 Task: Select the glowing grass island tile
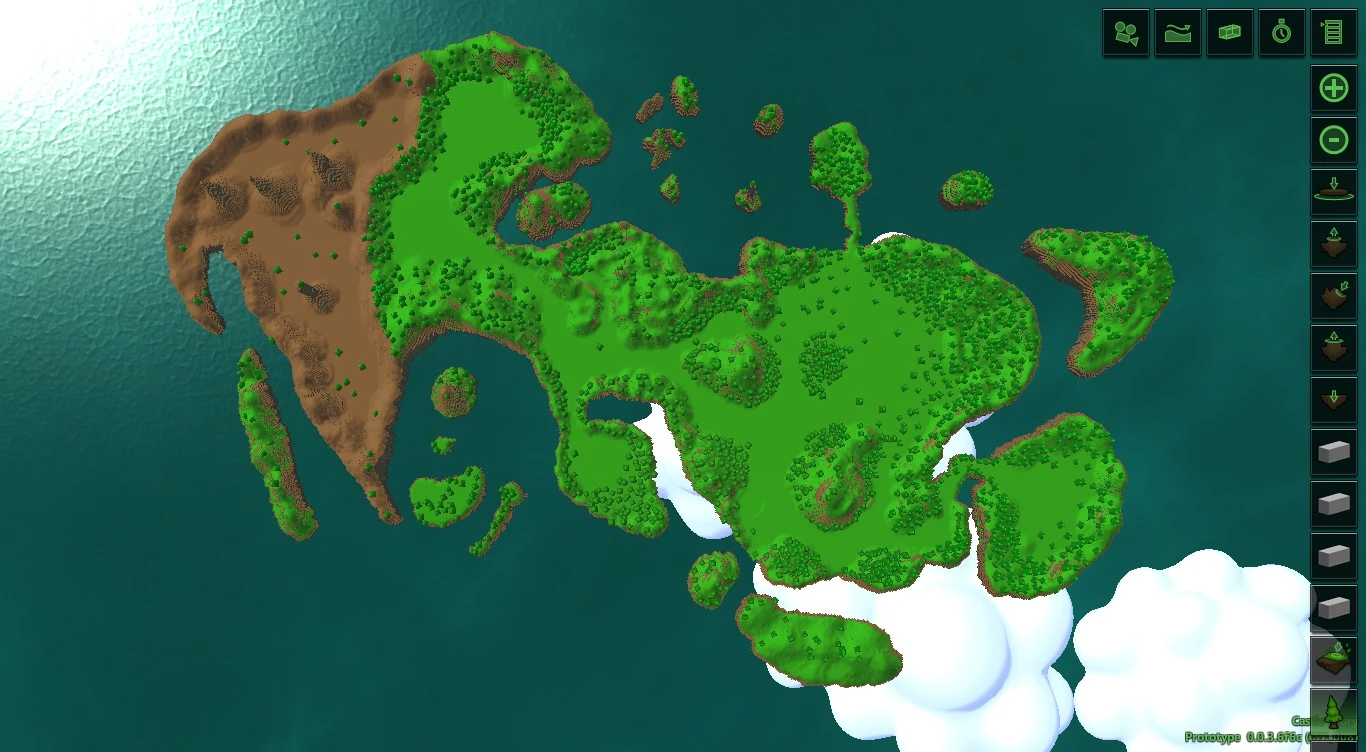click(x=1333, y=659)
